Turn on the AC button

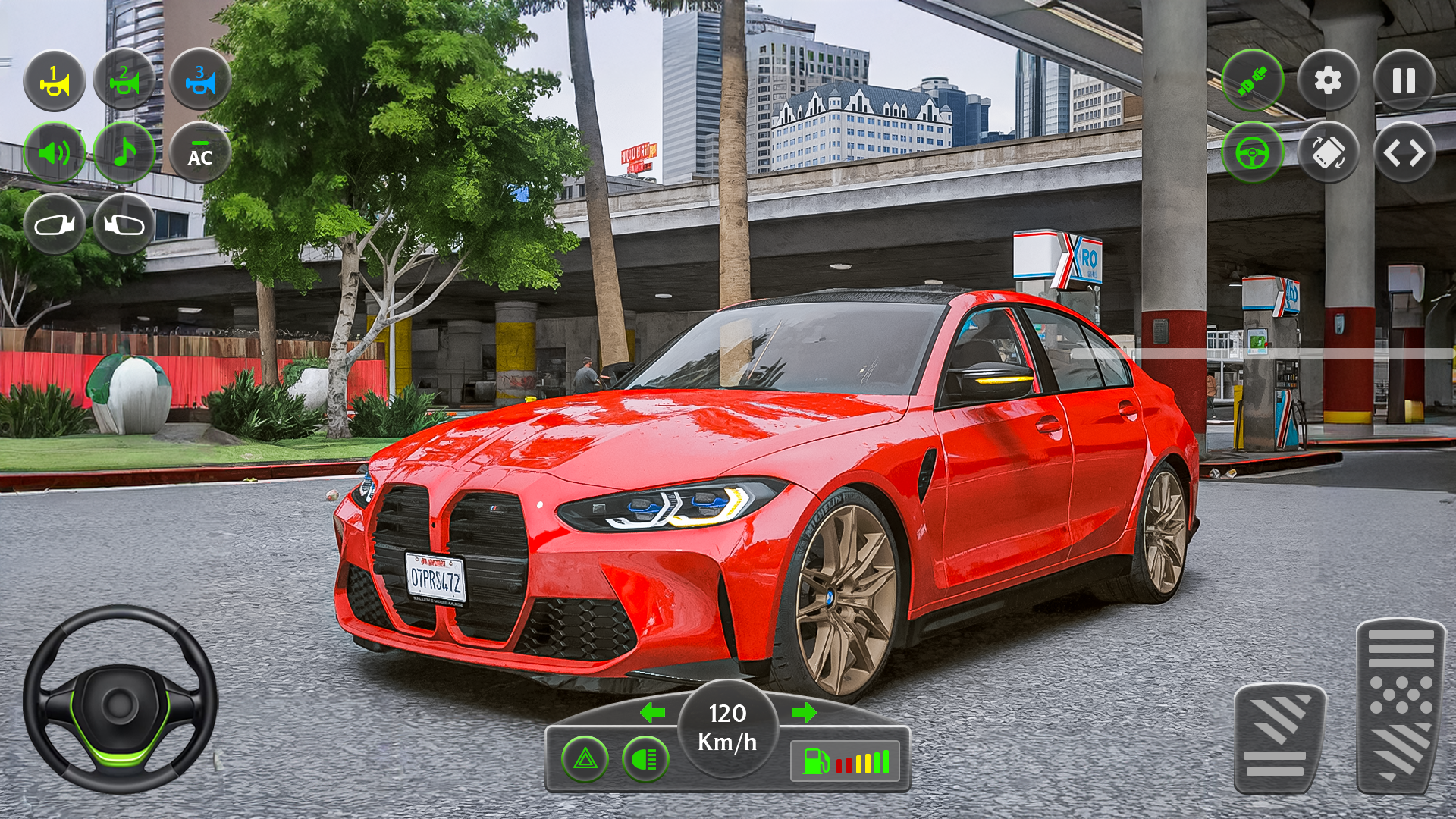point(199,152)
